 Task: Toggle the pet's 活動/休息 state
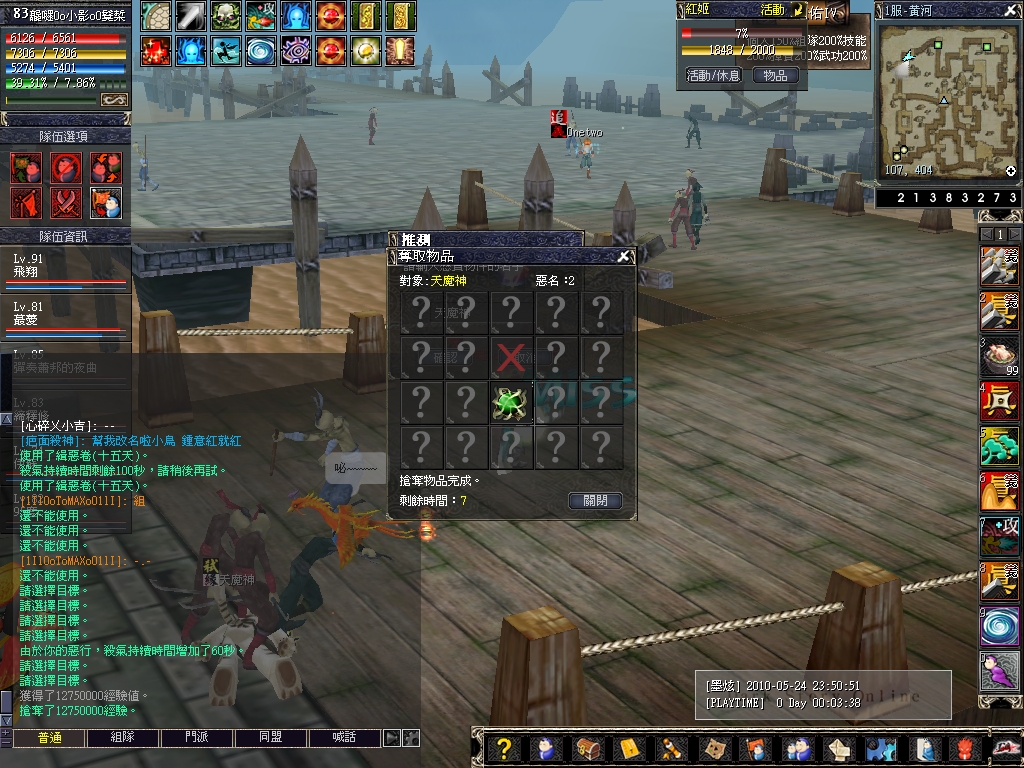[x=713, y=75]
